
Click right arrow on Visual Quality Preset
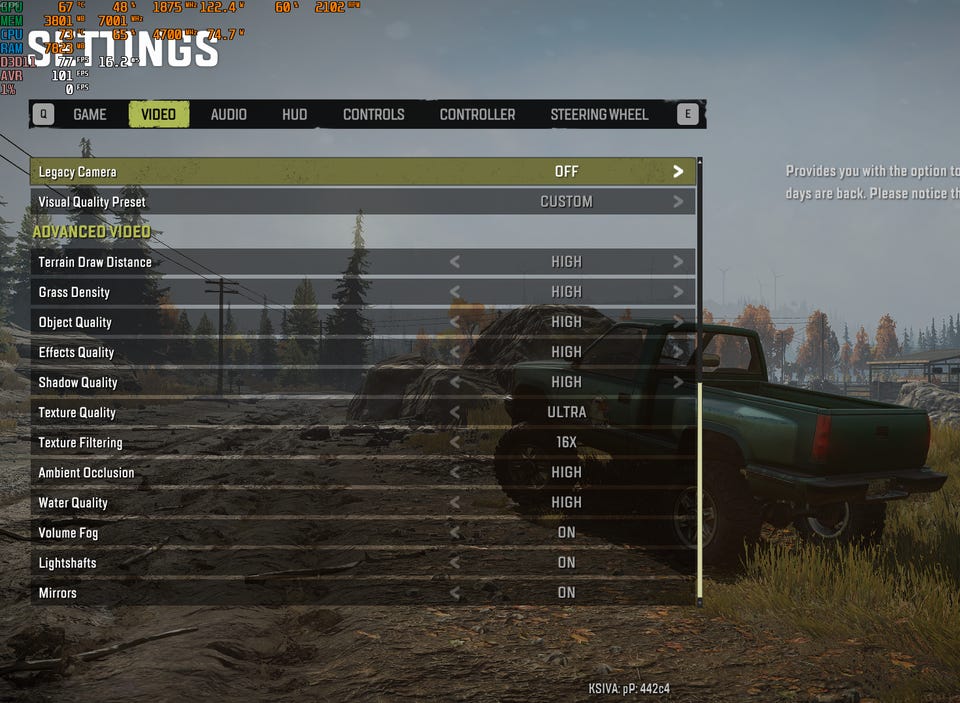click(x=678, y=202)
